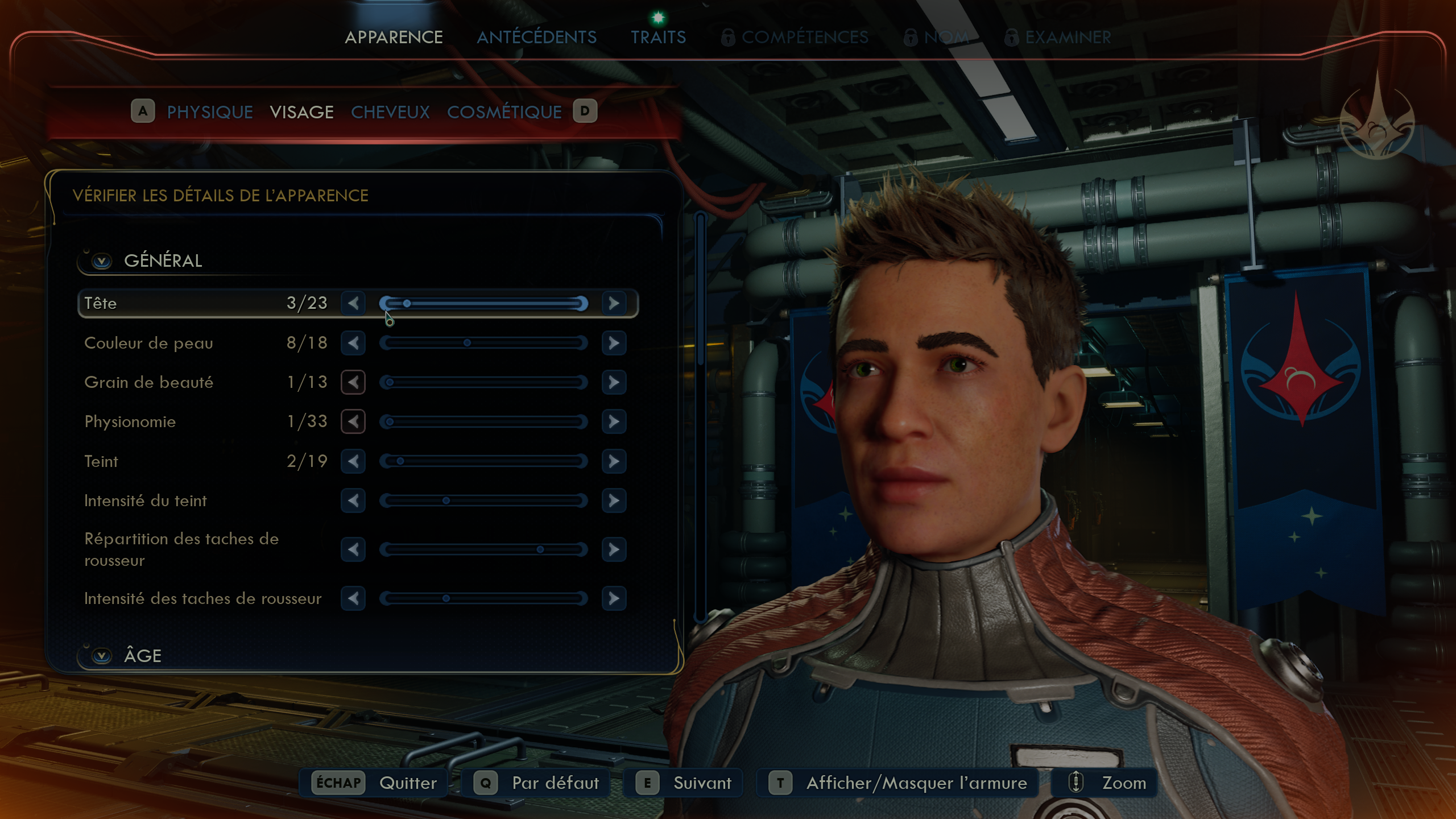Open the Cosmétique sub-tab

504,112
